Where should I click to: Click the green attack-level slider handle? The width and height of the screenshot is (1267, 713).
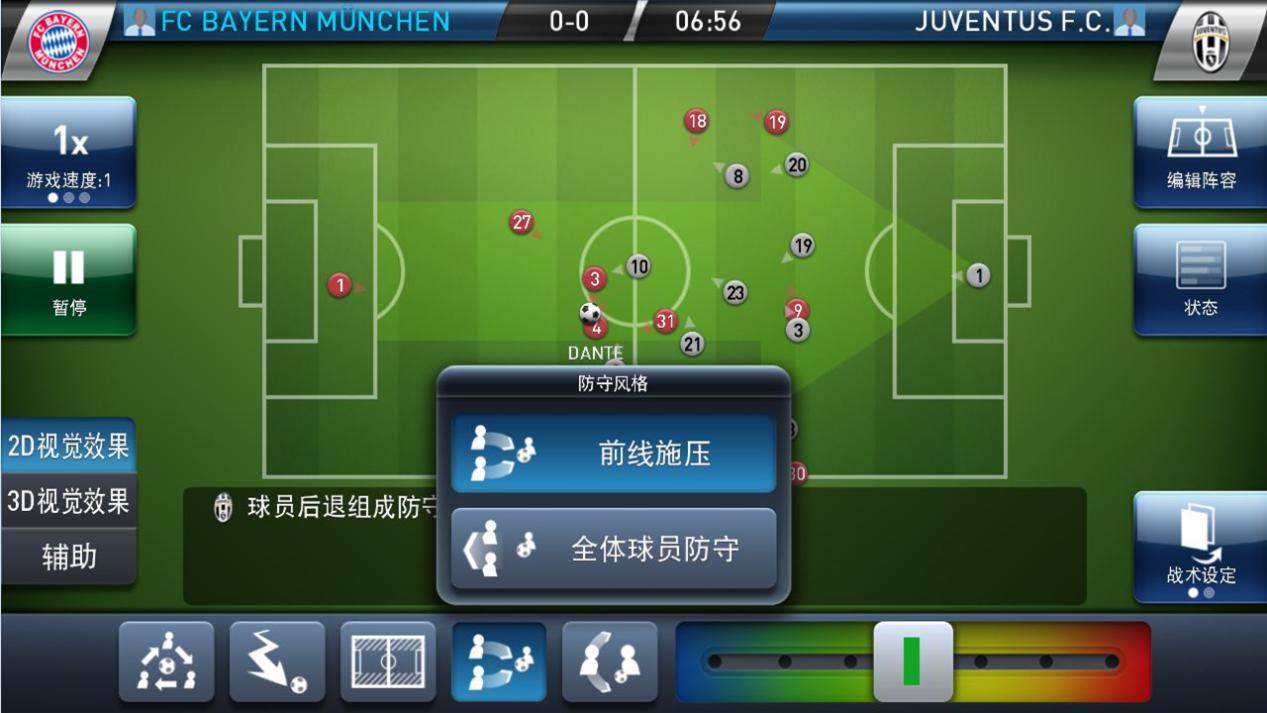coord(912,661)
